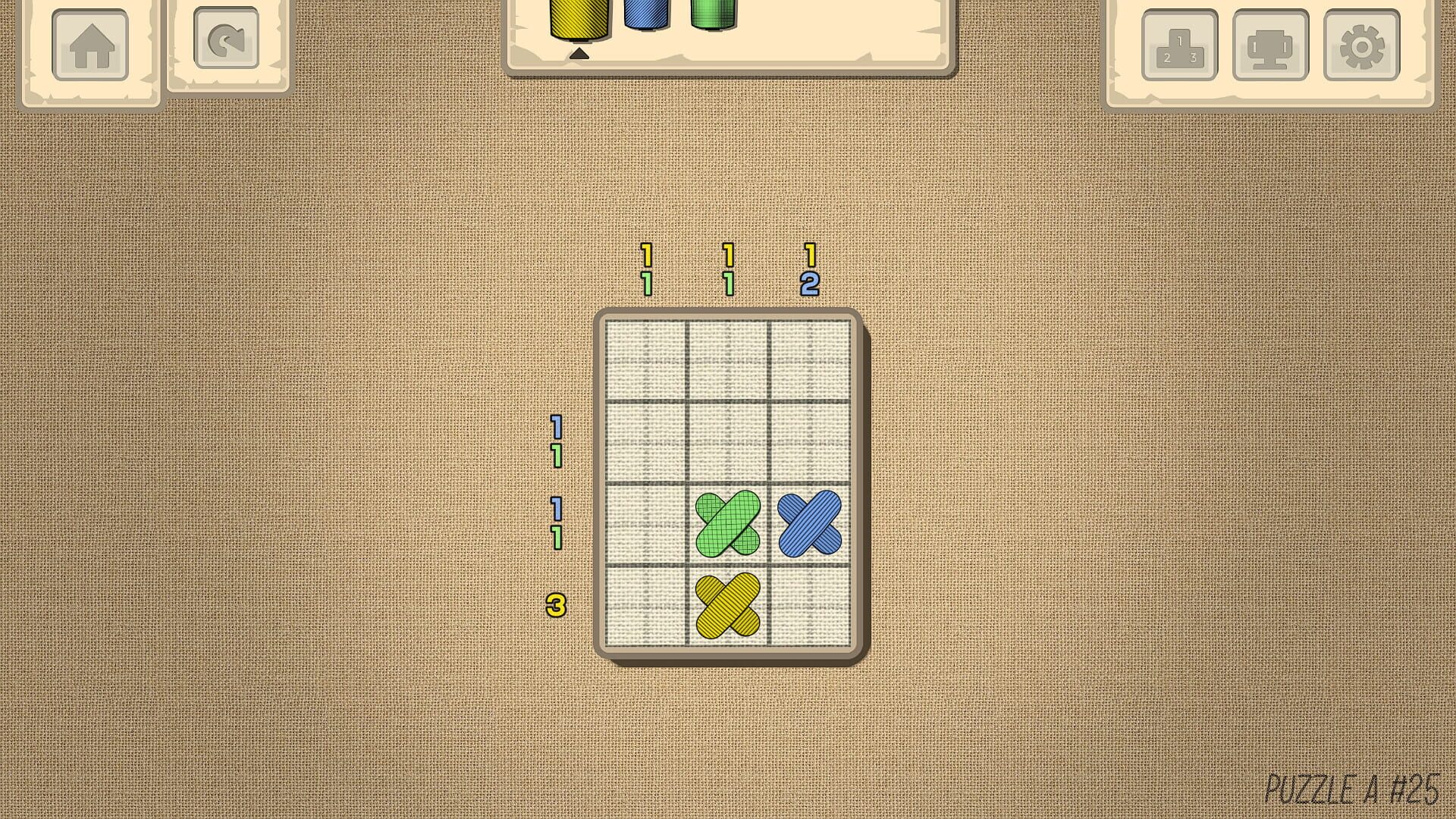Select the yellow thread spool

coord(579,19)
